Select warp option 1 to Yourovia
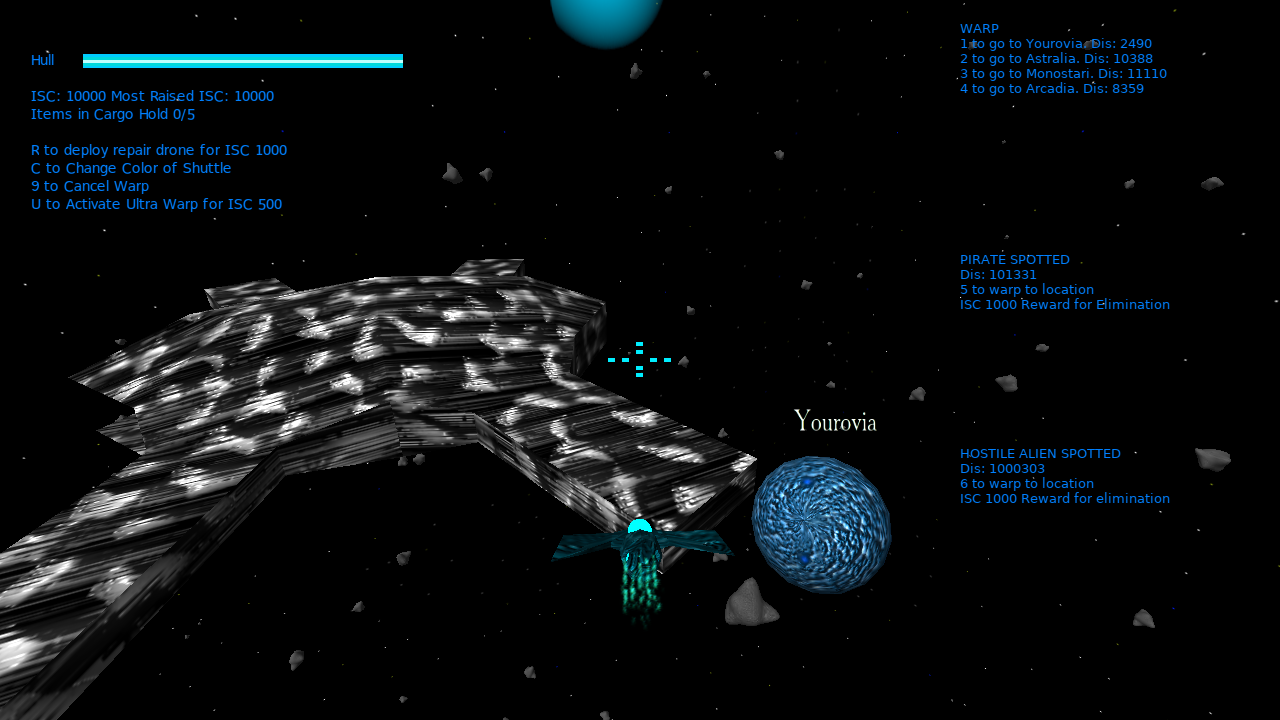1280x720 pixels. (1055, 43)
